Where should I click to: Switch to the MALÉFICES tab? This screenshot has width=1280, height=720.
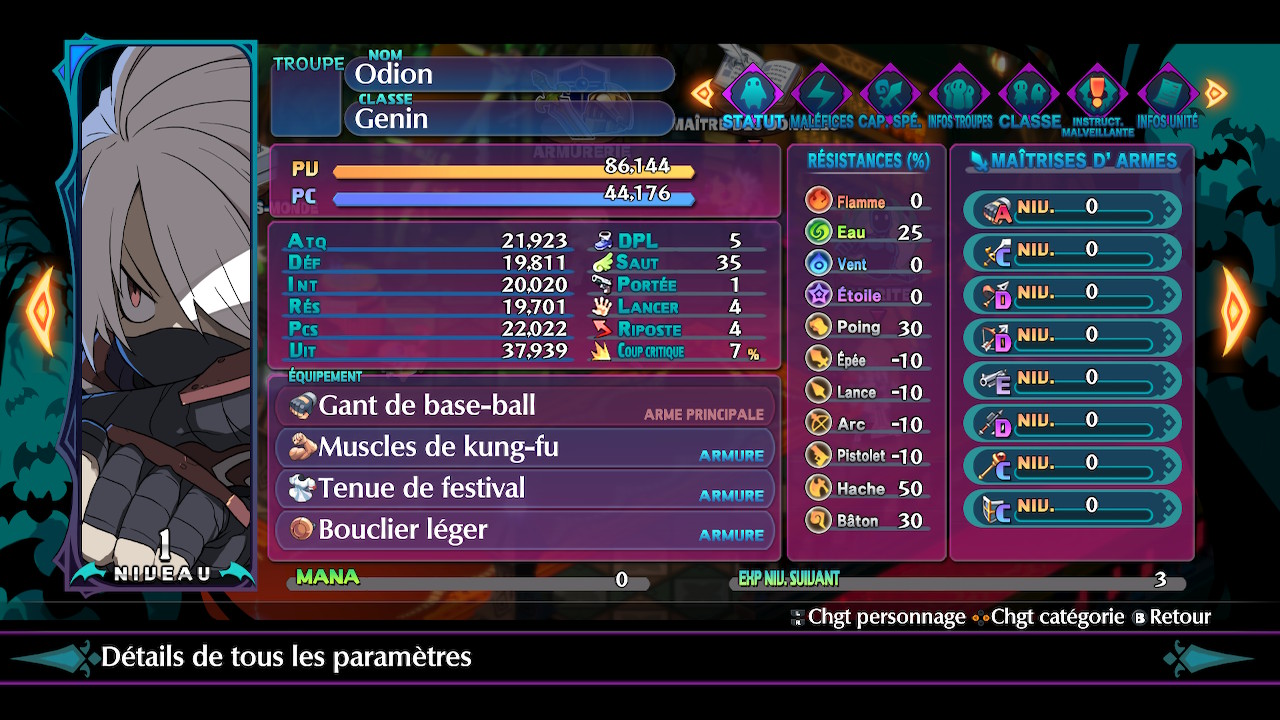(x=821, y=96)
